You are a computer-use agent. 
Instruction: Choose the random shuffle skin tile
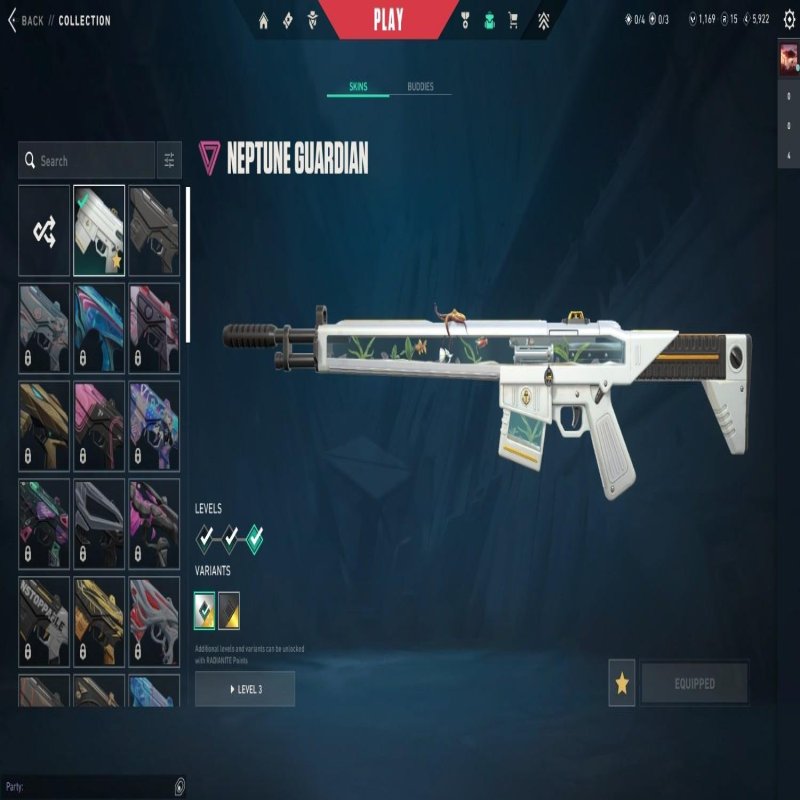[44, 231]
